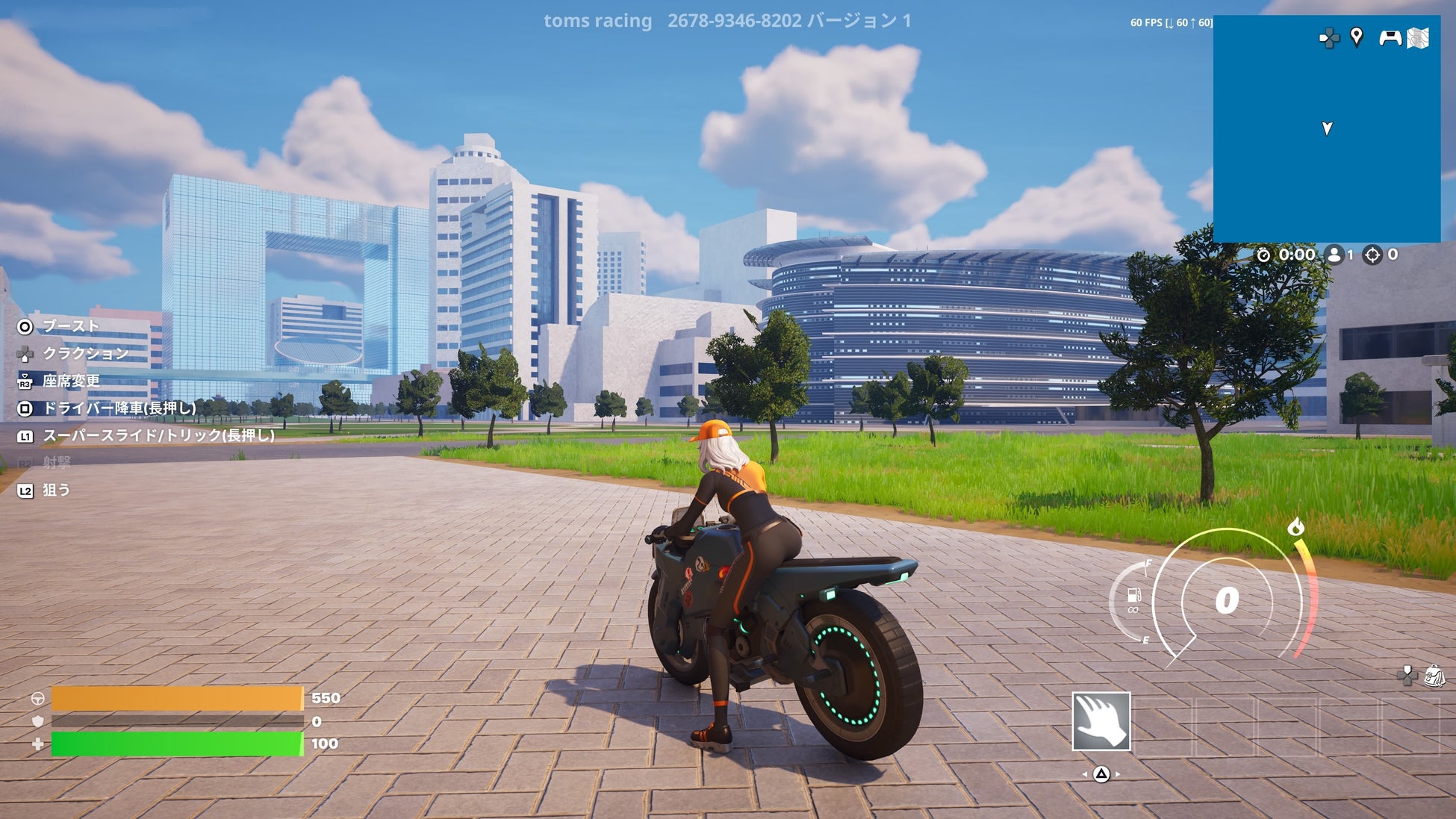Open the folded map icon

click(1418, 38)
